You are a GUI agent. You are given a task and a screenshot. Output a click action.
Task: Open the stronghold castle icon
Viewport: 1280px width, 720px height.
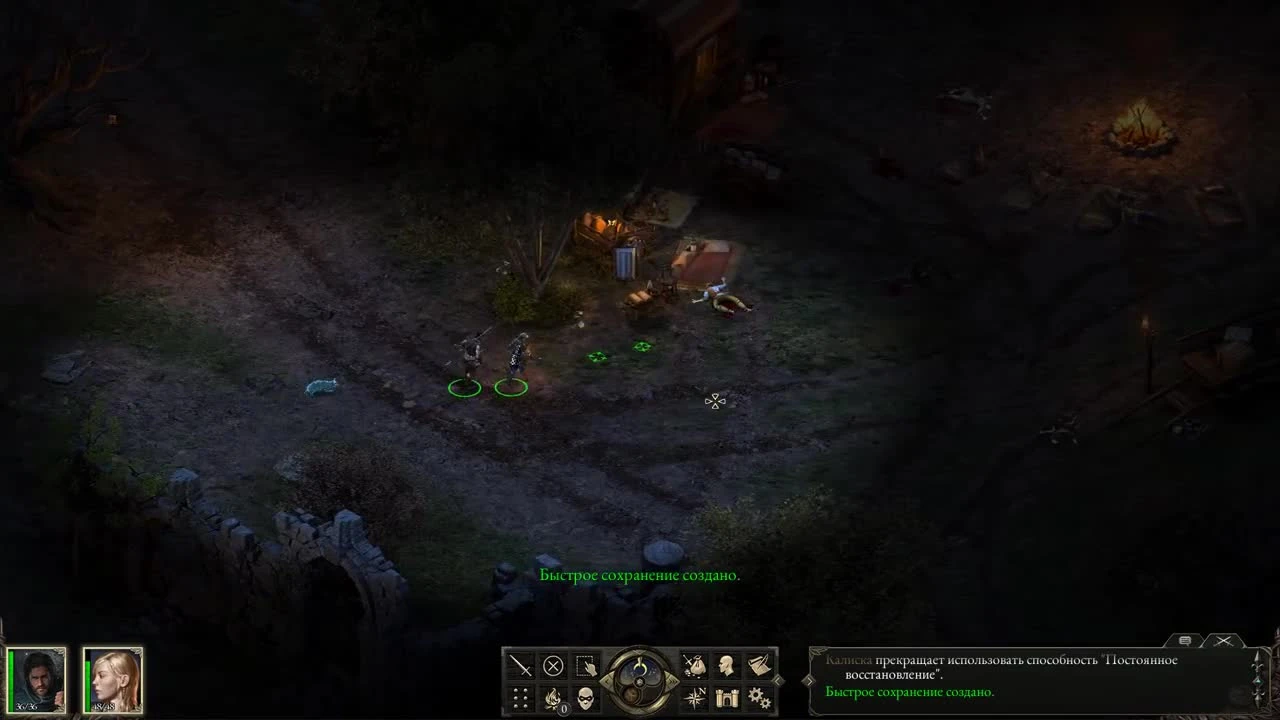[x=727, y=697]
